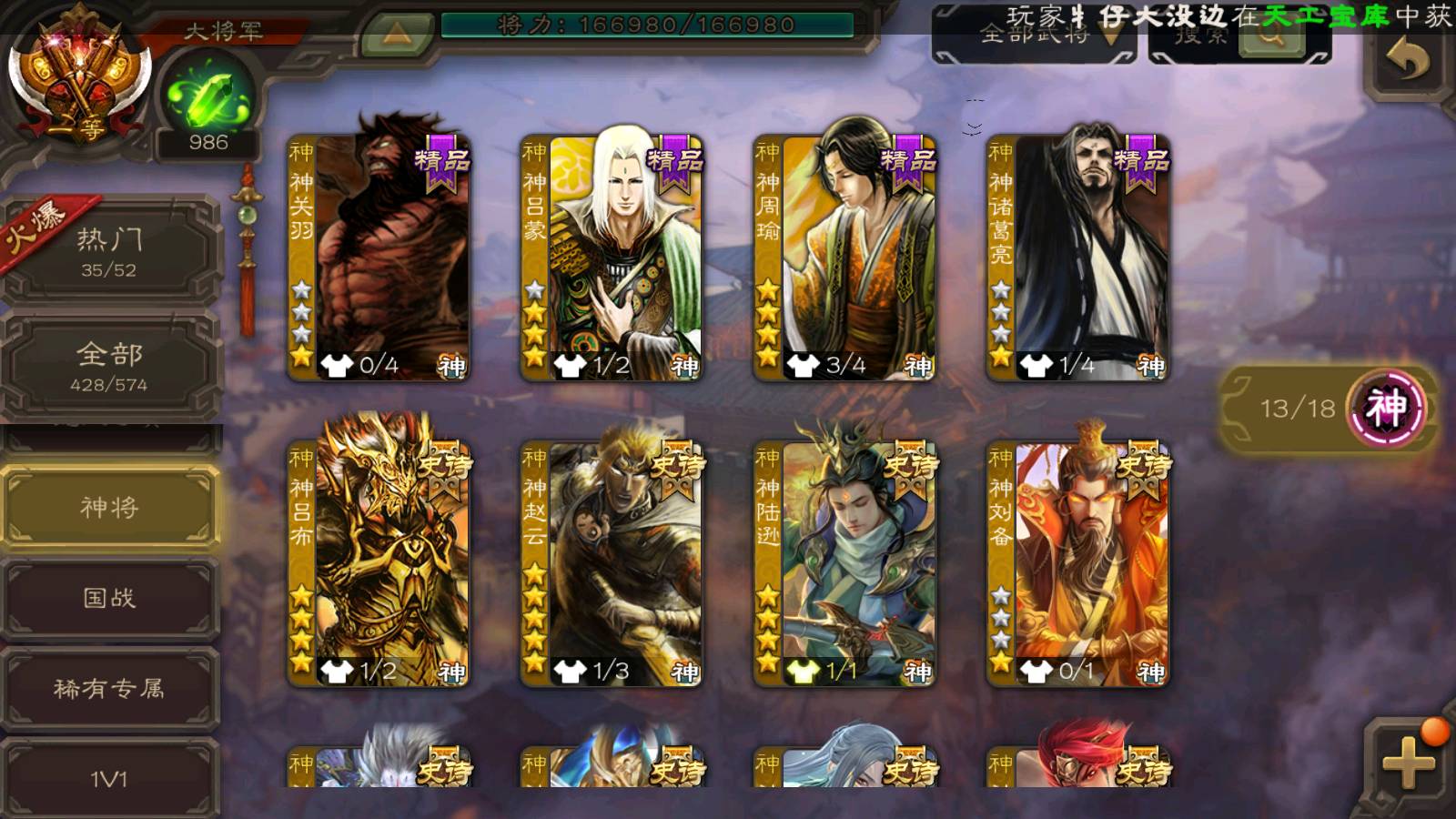Open the 稀有专属 category tab
1456x819 pixels.
pos(109,689)
